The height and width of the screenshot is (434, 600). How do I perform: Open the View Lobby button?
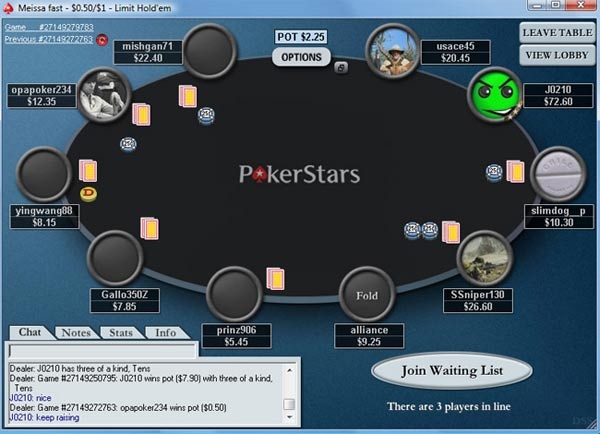click(555, 55)
